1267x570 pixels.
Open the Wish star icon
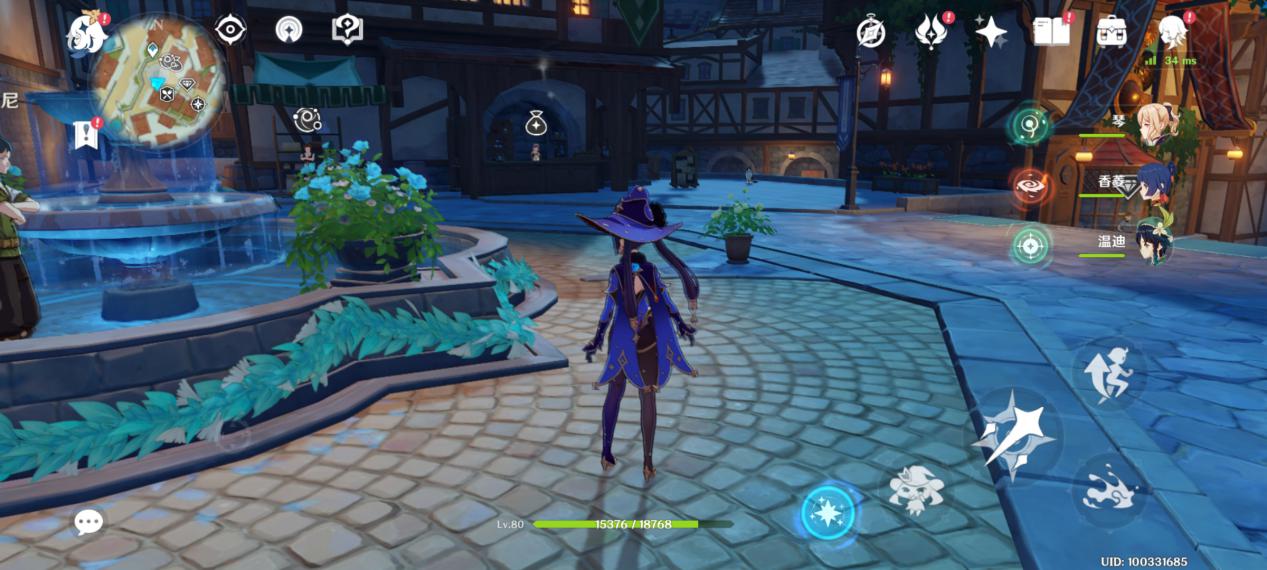(990, 33)
